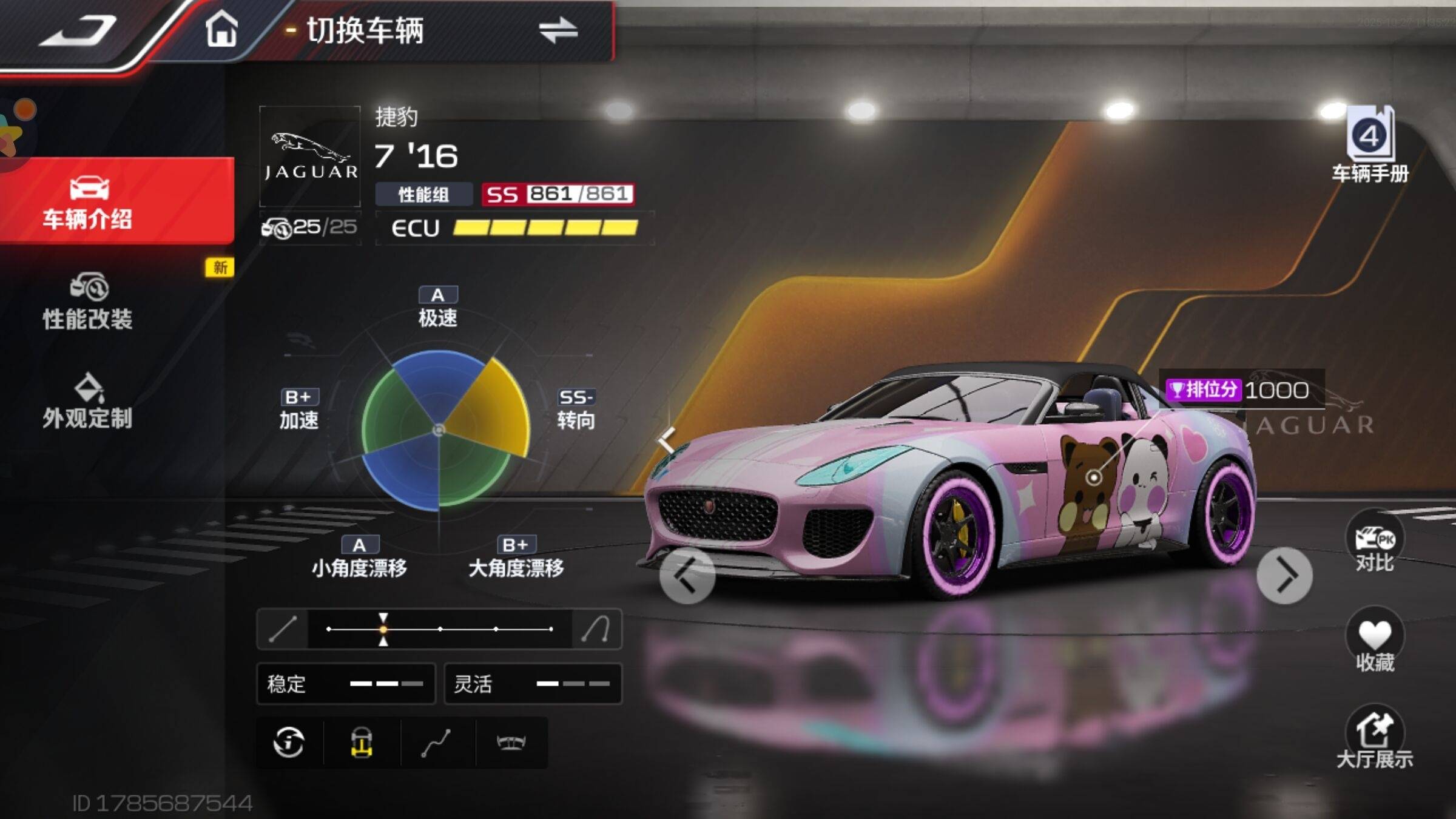Click the rear spoiler icon
This screenshot has height=819, width=1456.
pos(511,742)
